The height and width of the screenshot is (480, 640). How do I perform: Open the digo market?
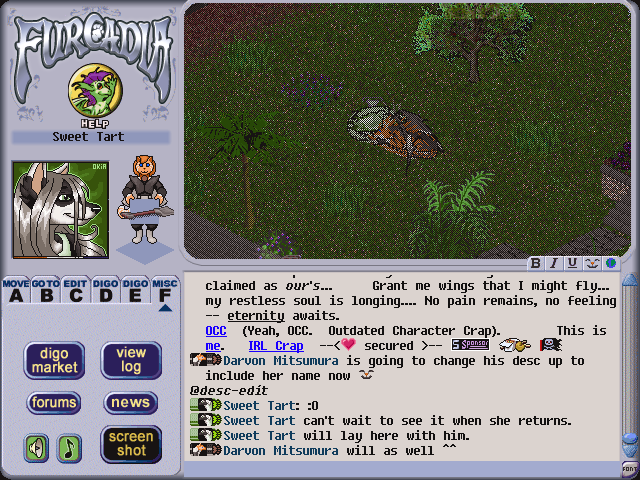(x=54, y=360)
